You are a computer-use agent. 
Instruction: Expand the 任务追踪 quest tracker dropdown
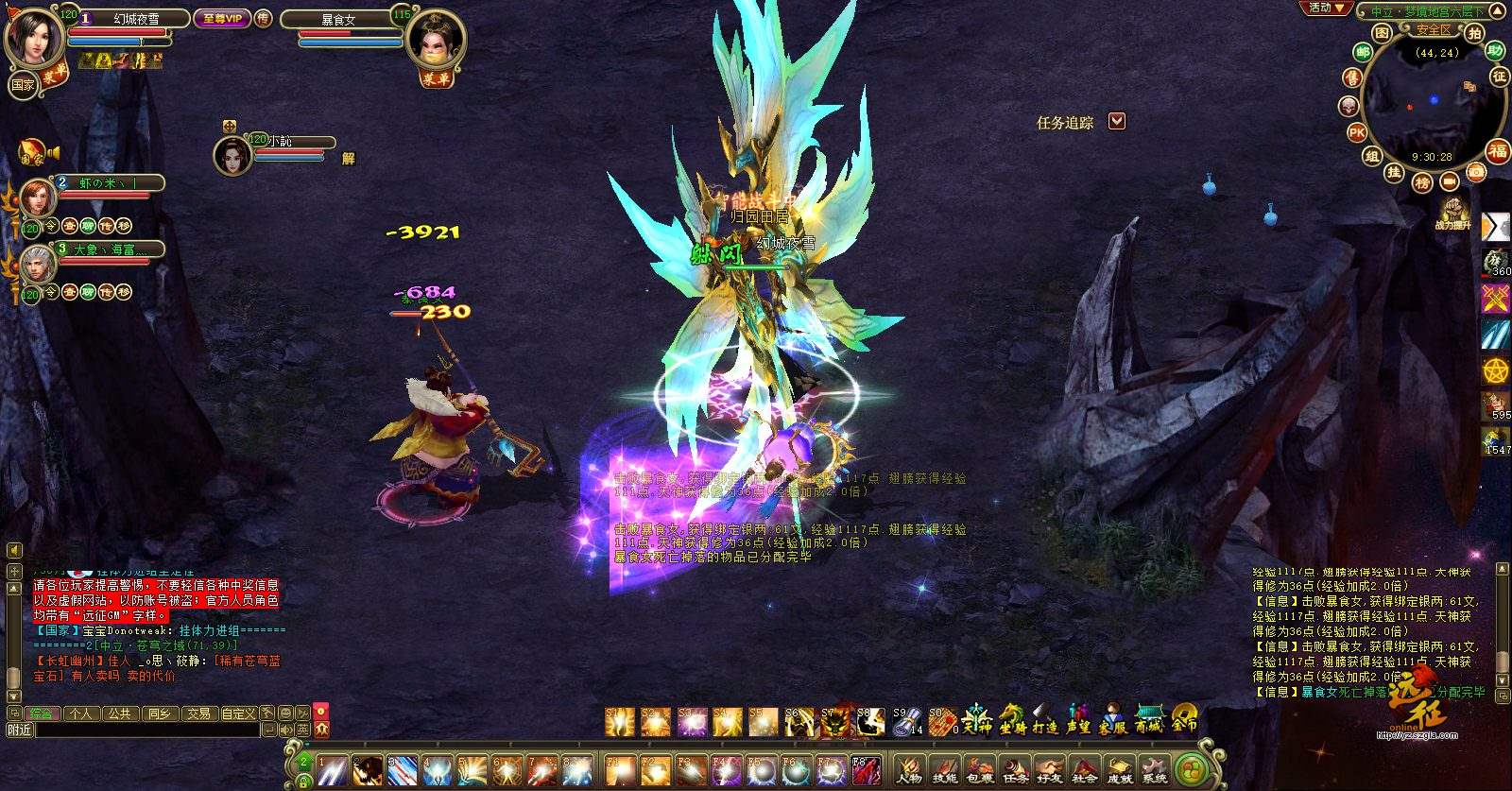click(1117, 122)
